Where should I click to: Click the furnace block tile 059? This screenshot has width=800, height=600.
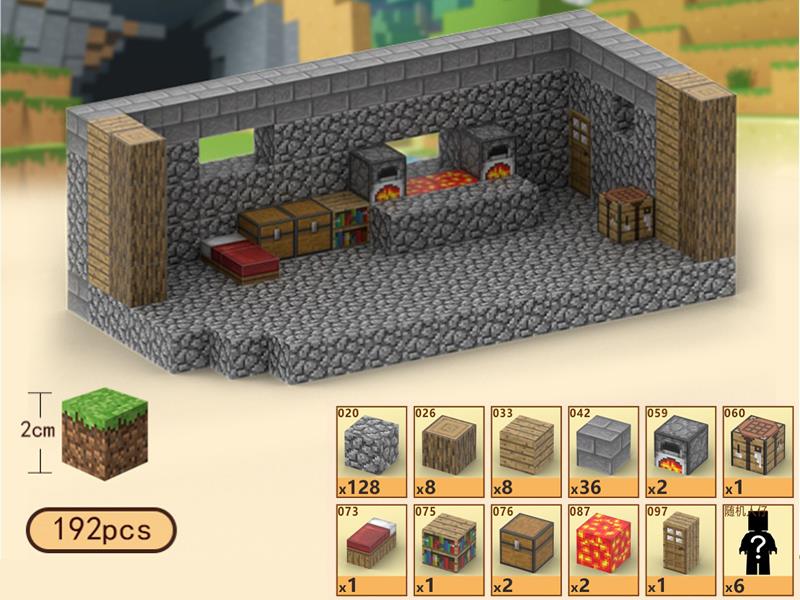coord(678,452)
